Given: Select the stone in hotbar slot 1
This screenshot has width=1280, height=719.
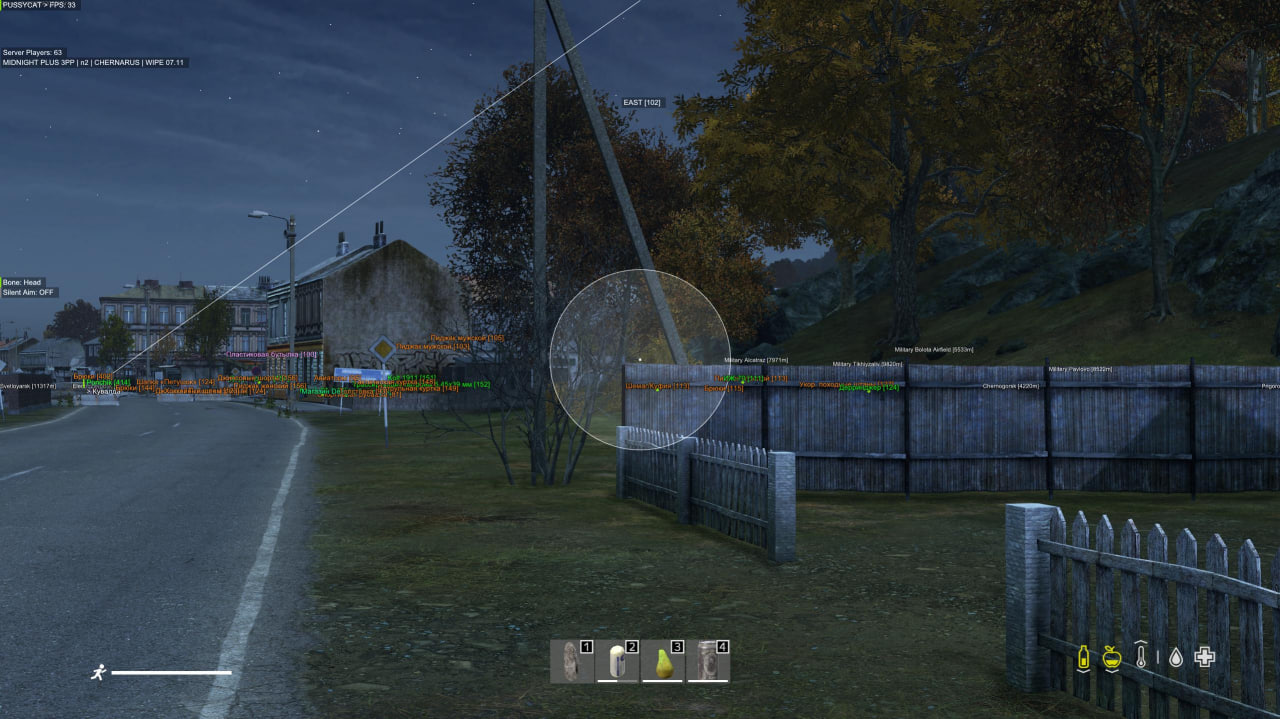Looking at the screenshot, I should (572, 661).
